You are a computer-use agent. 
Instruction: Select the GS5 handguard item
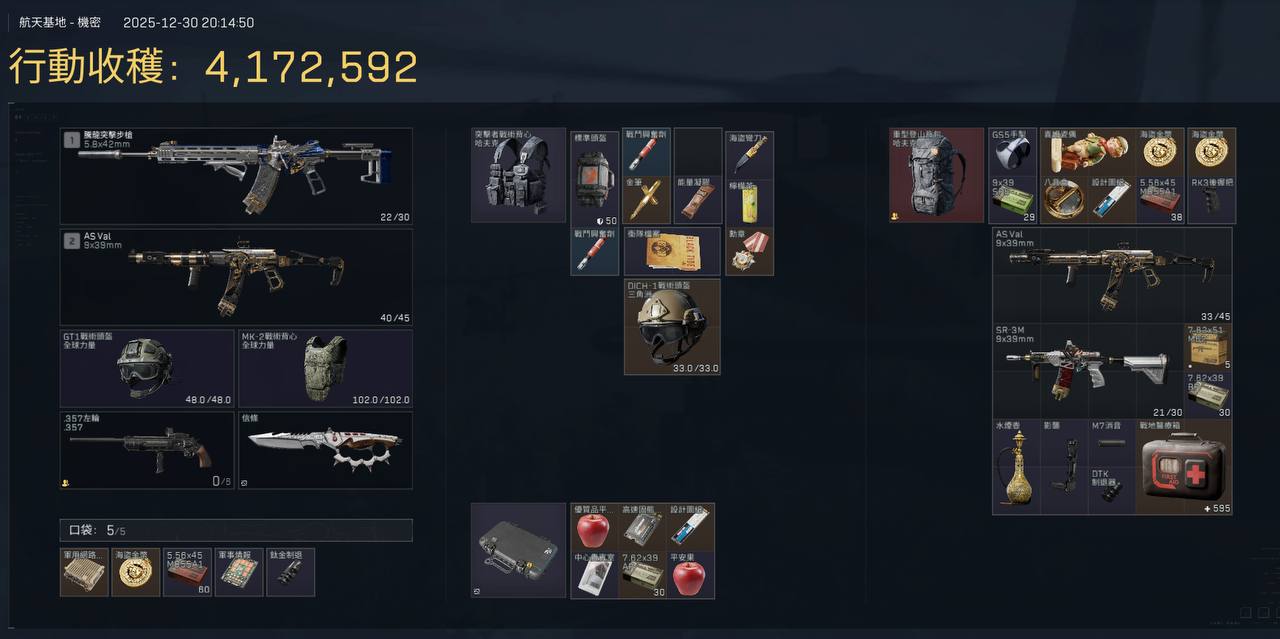1012,152
